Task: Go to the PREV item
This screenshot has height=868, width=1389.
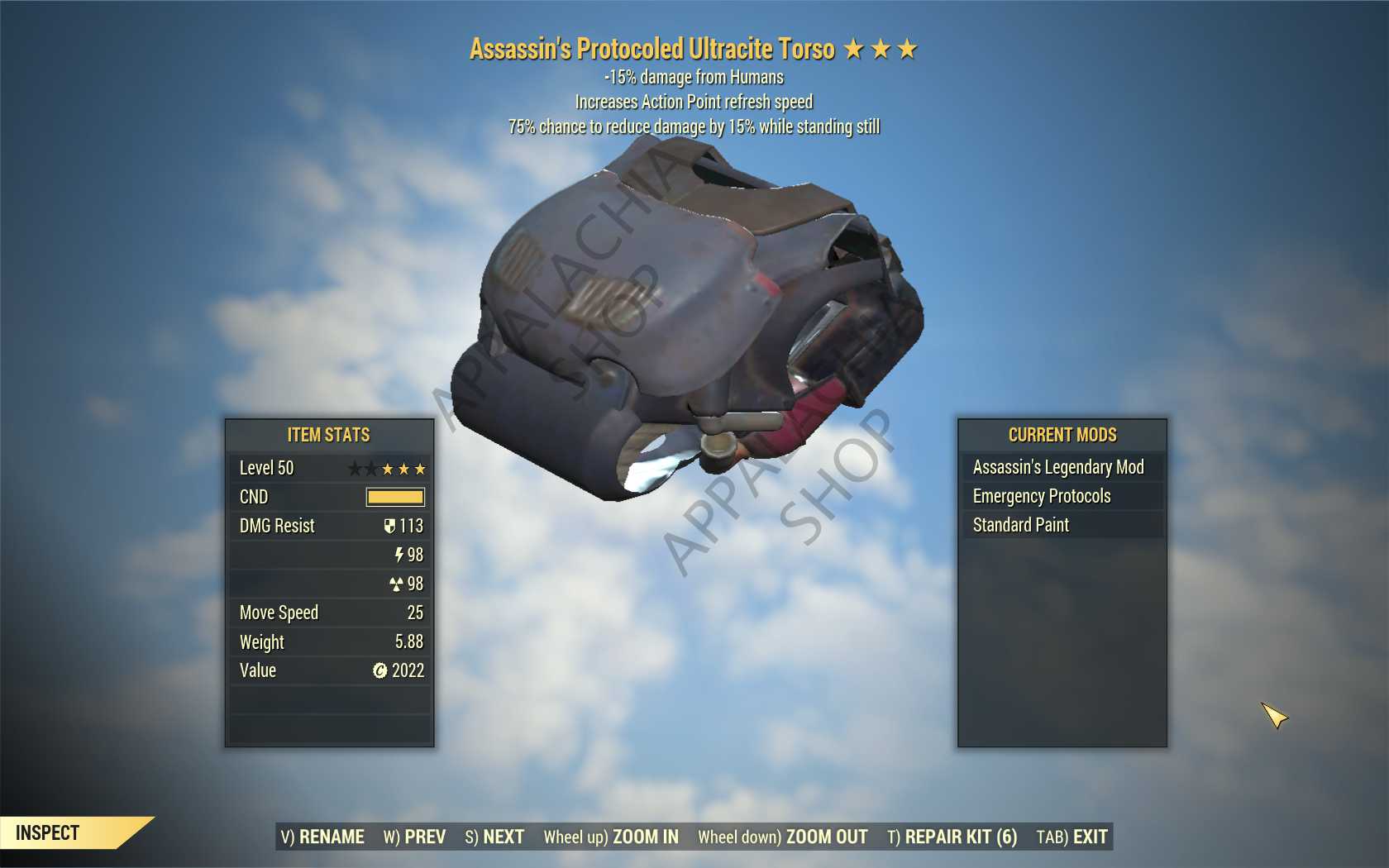Action: tap(414, 837)
